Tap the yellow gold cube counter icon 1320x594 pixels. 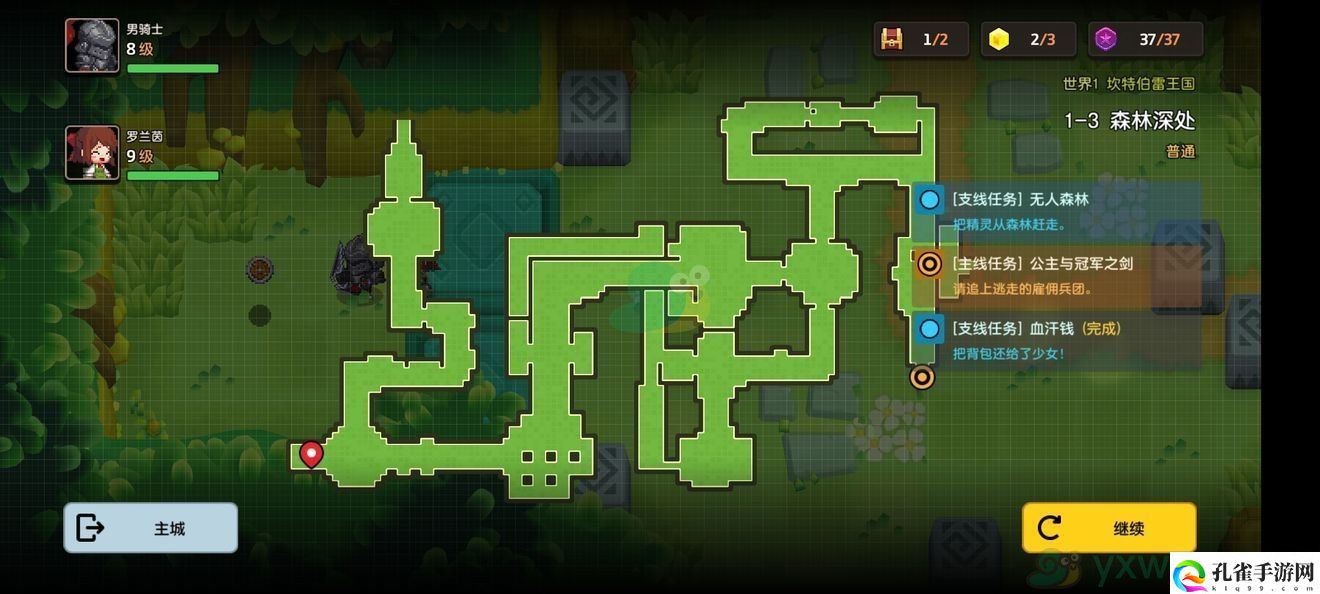[x=998, y=40]
